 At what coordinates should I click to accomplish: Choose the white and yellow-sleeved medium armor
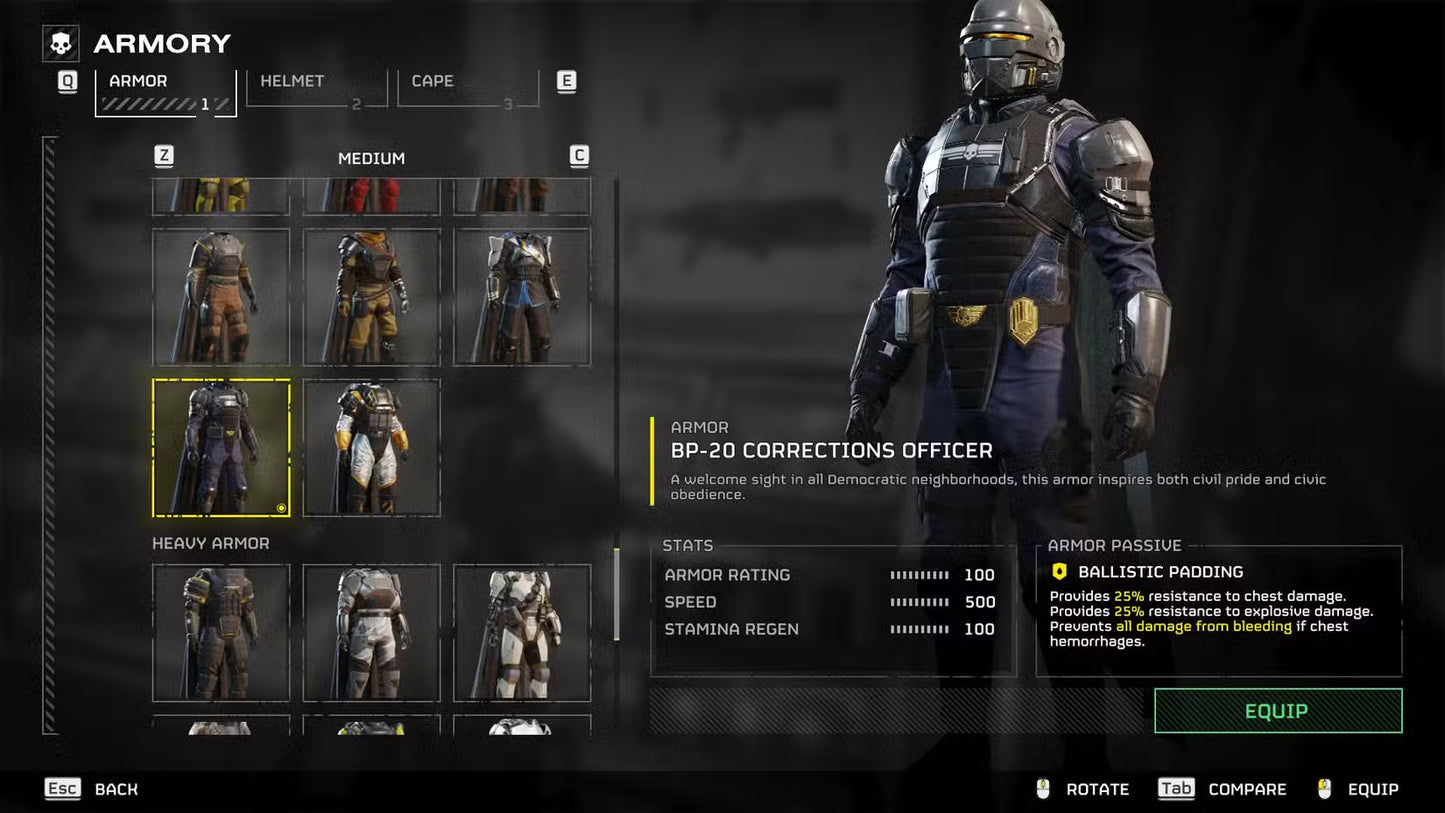(371, 447)
